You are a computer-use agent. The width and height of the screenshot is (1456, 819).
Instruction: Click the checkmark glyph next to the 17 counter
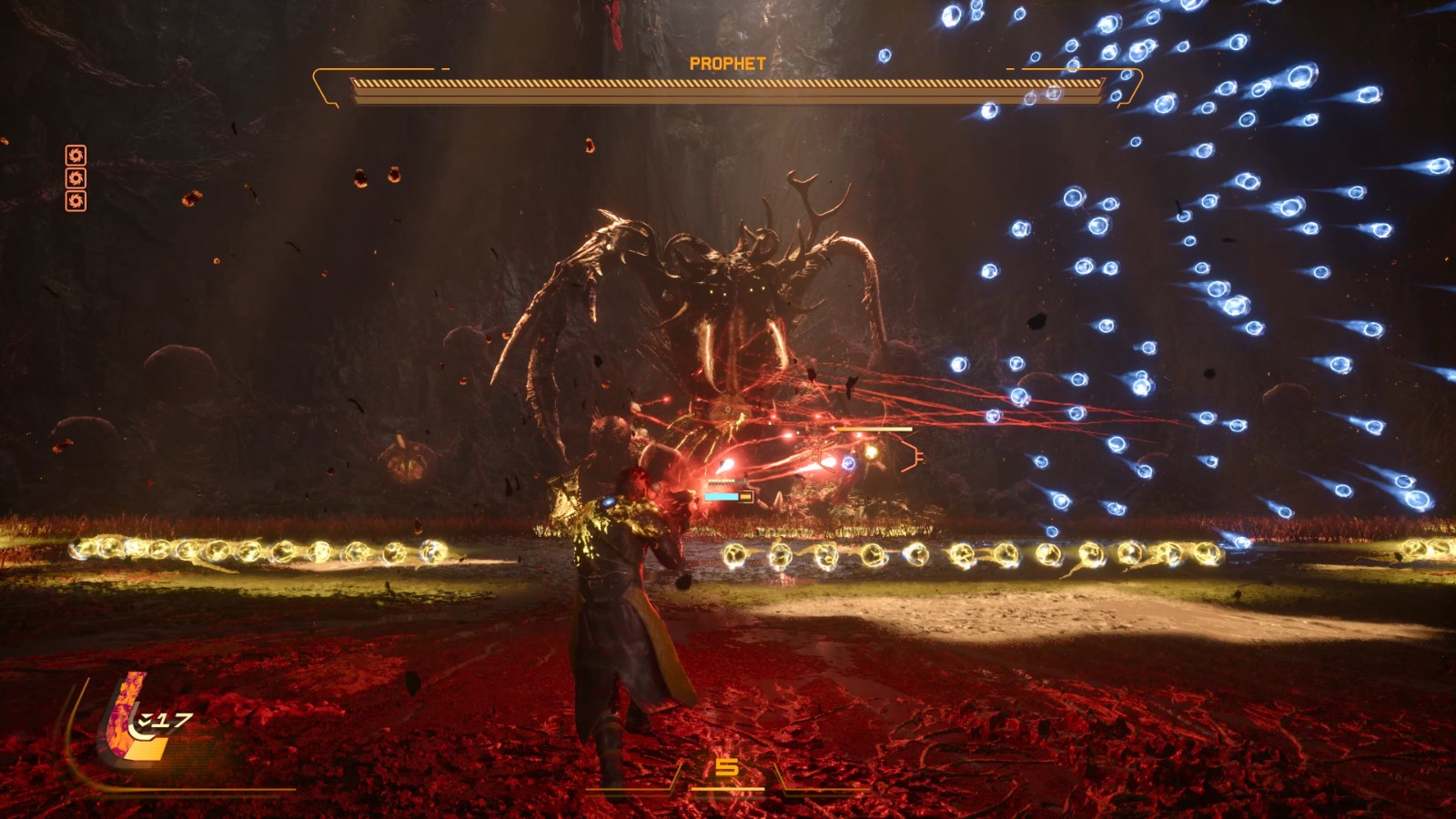pyautogui.click(x=144, y=719)
